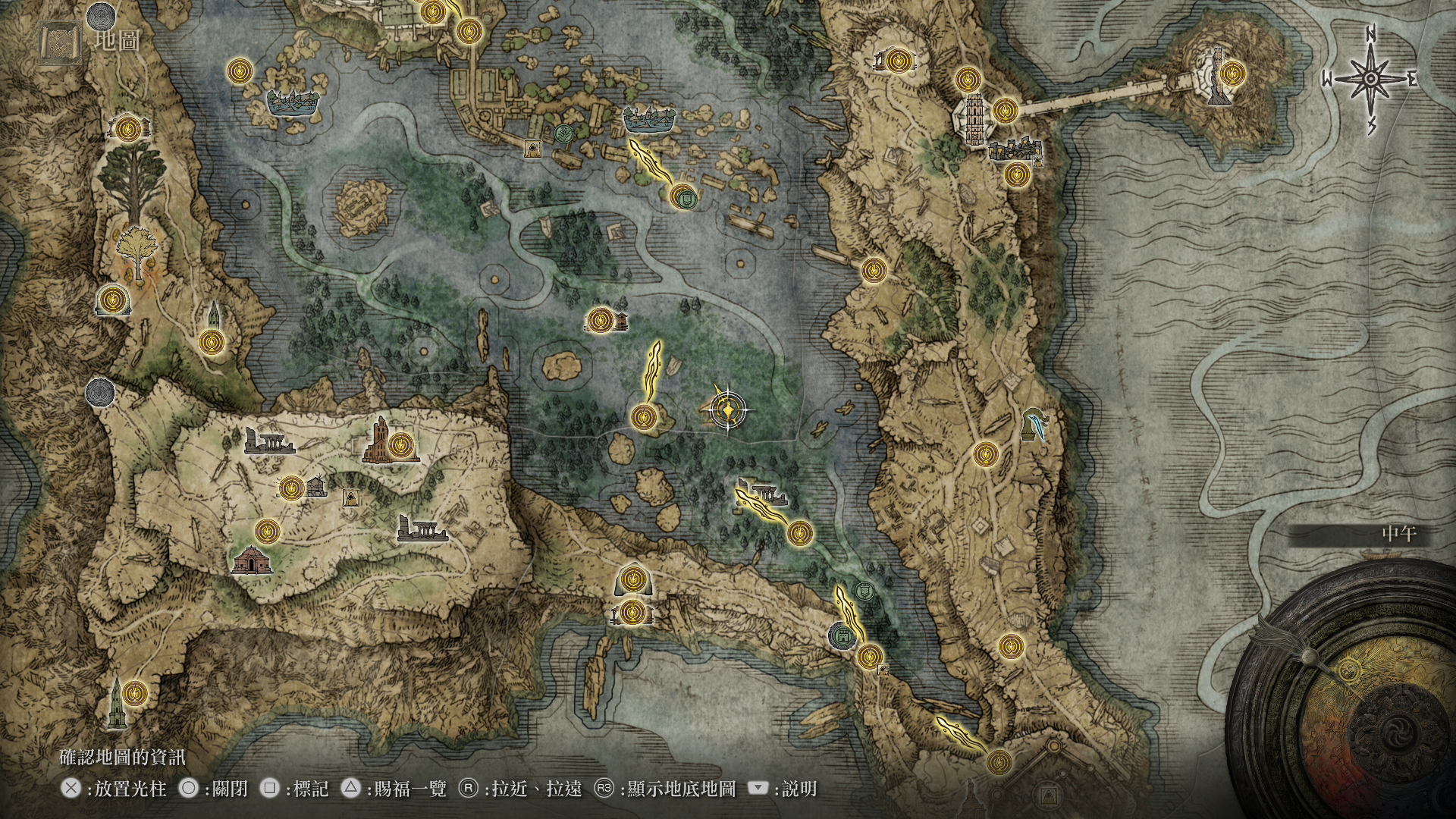Viewport: 1456px width, 819px height.
Task: Click the green castle gate seal icon
Action: (841, 635)
